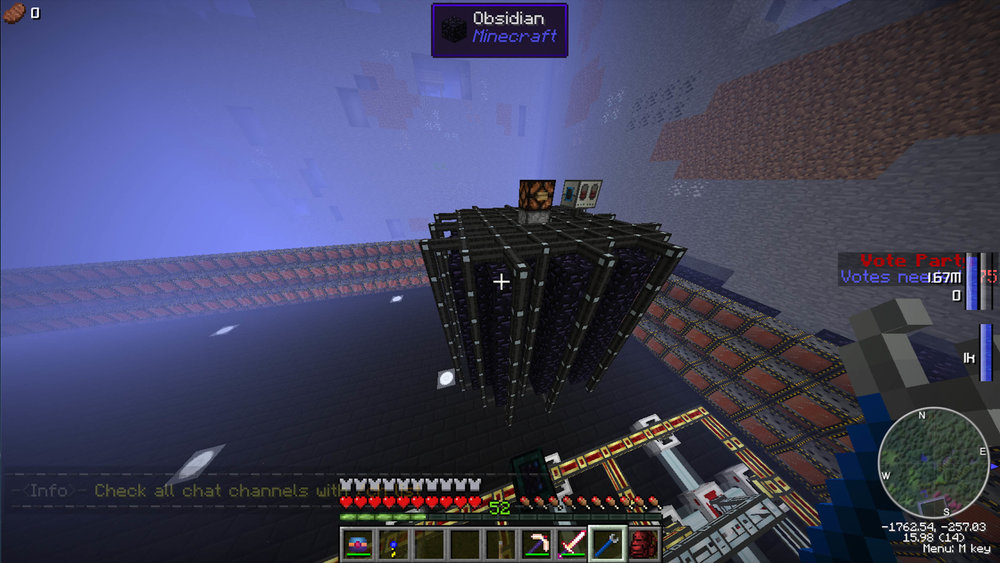Click the Obsidian block tooltip panel
This screenshot has width=1000, height=563.
click(500, 29)
